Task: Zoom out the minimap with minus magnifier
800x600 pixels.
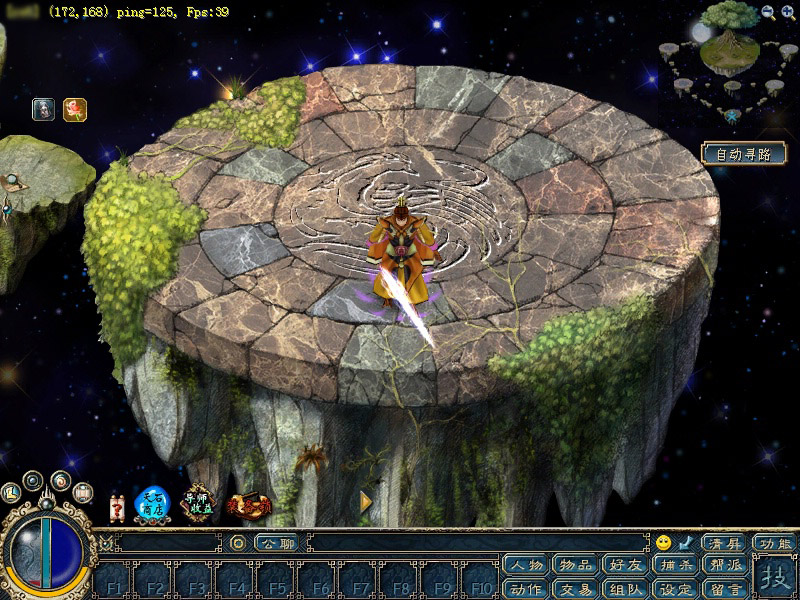Action: click(768, 12)
